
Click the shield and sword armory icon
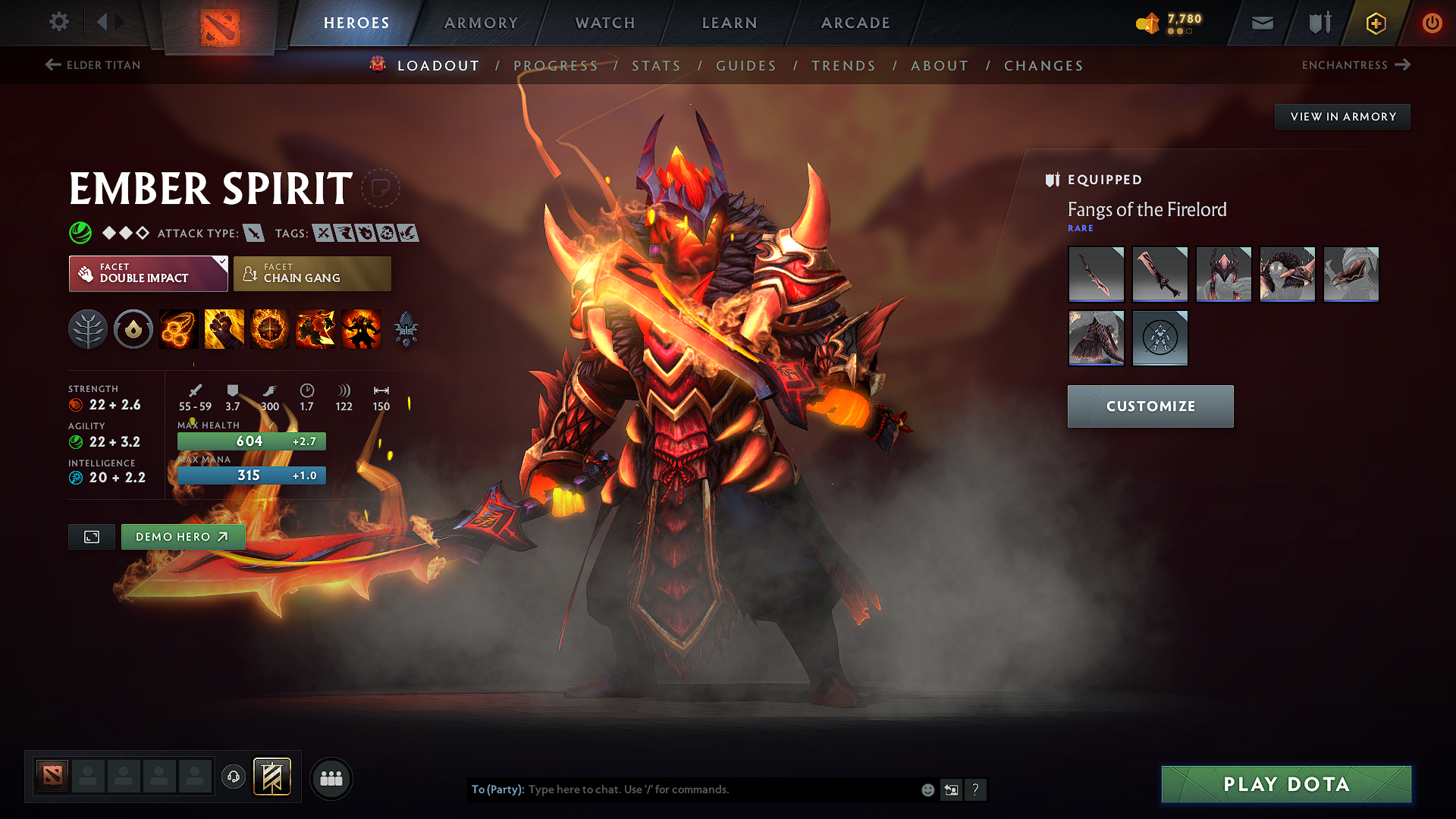click(x=1318, y=23)
